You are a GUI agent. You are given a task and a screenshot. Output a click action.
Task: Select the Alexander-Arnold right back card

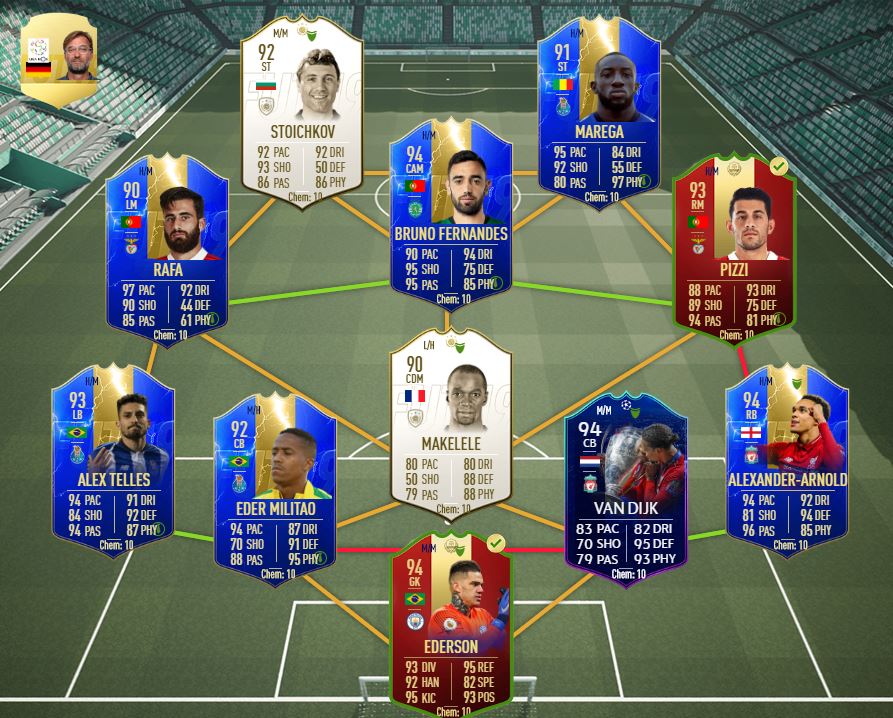787,453
